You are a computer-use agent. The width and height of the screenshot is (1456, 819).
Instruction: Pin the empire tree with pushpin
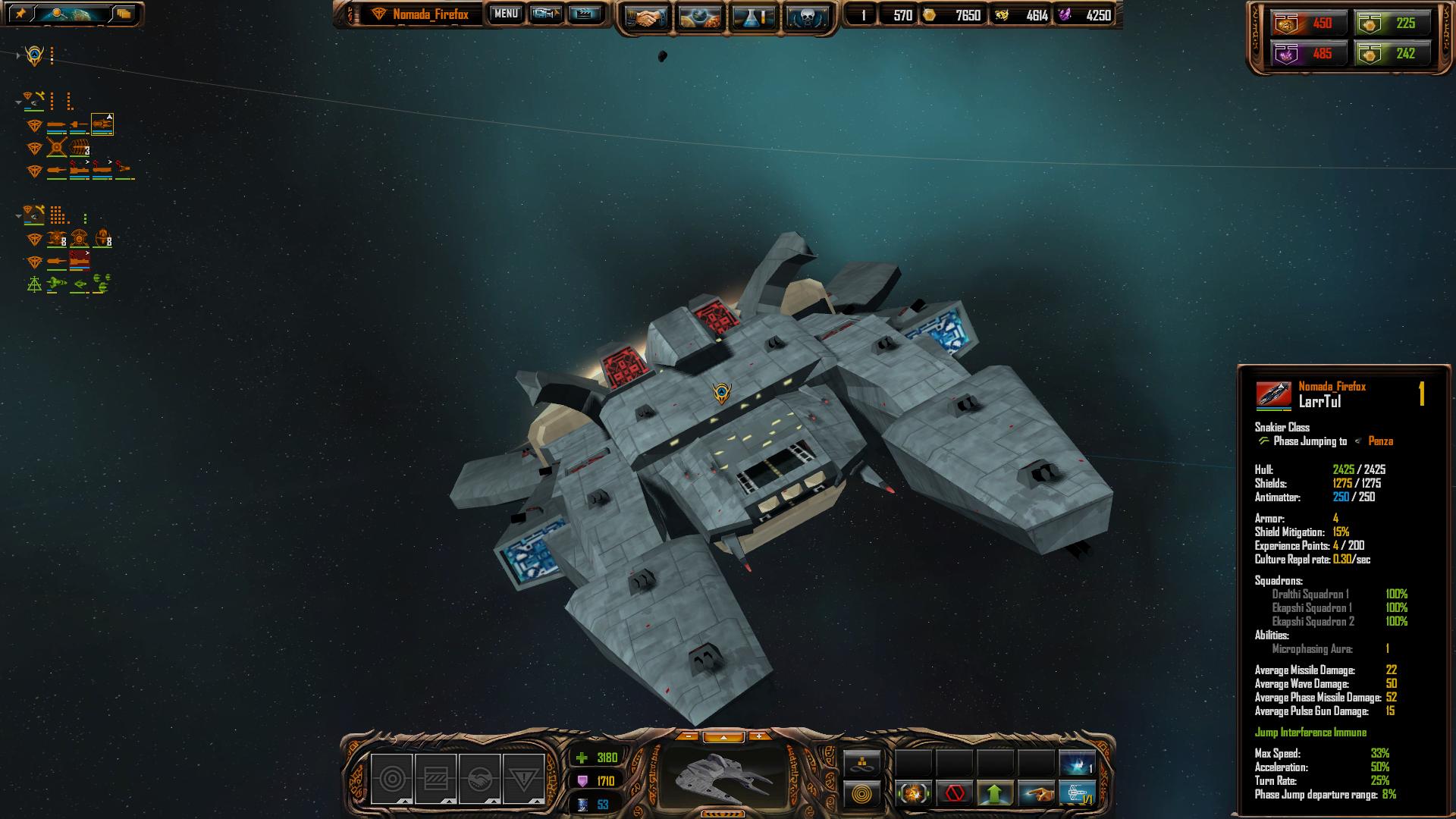(20, 14)
